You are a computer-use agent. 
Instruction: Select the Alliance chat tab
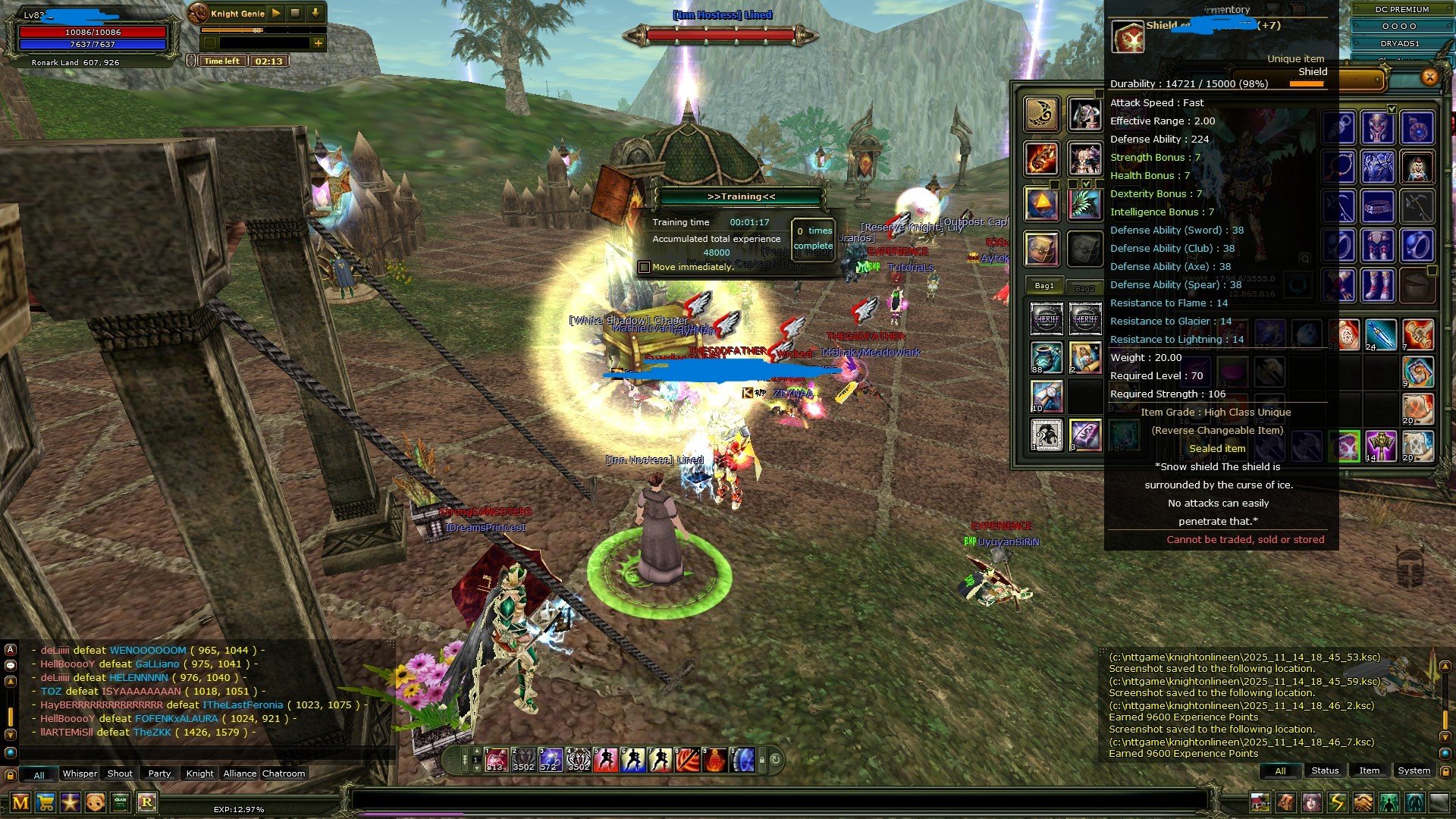240,773
